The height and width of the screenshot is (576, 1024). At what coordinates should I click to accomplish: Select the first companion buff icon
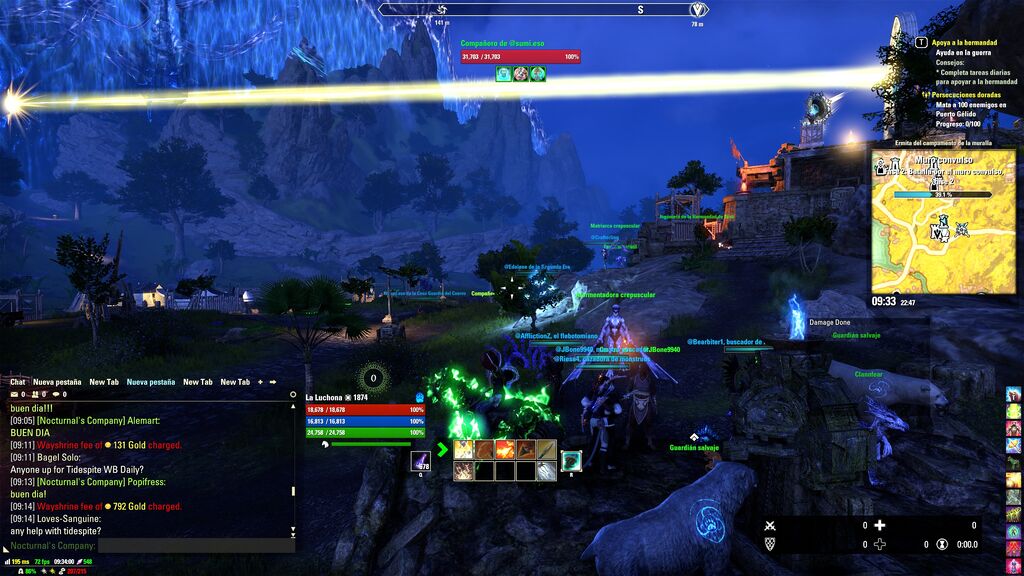click(x=504, y=73)
